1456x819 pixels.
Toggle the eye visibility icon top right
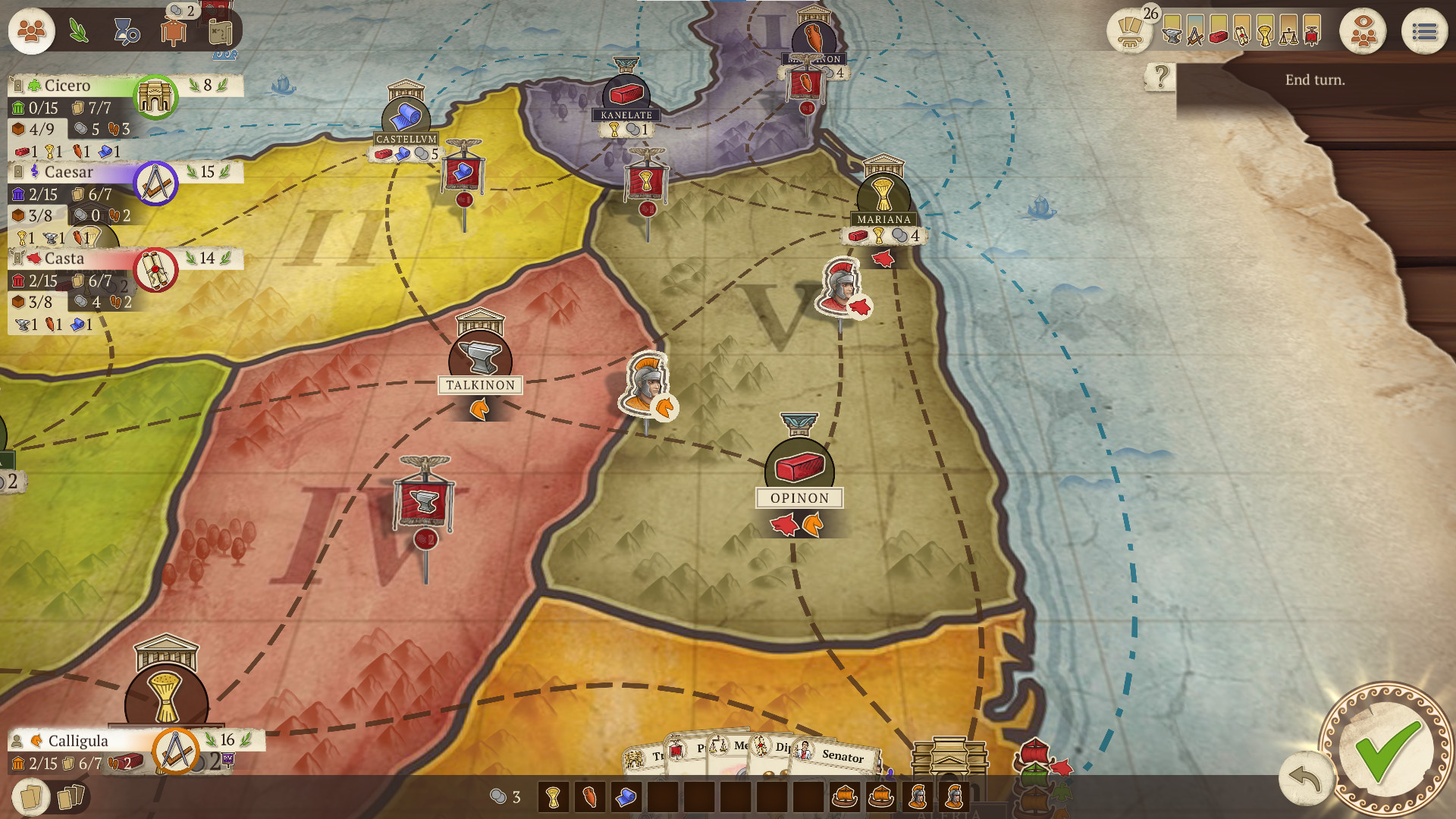[x=1363, y=32]
